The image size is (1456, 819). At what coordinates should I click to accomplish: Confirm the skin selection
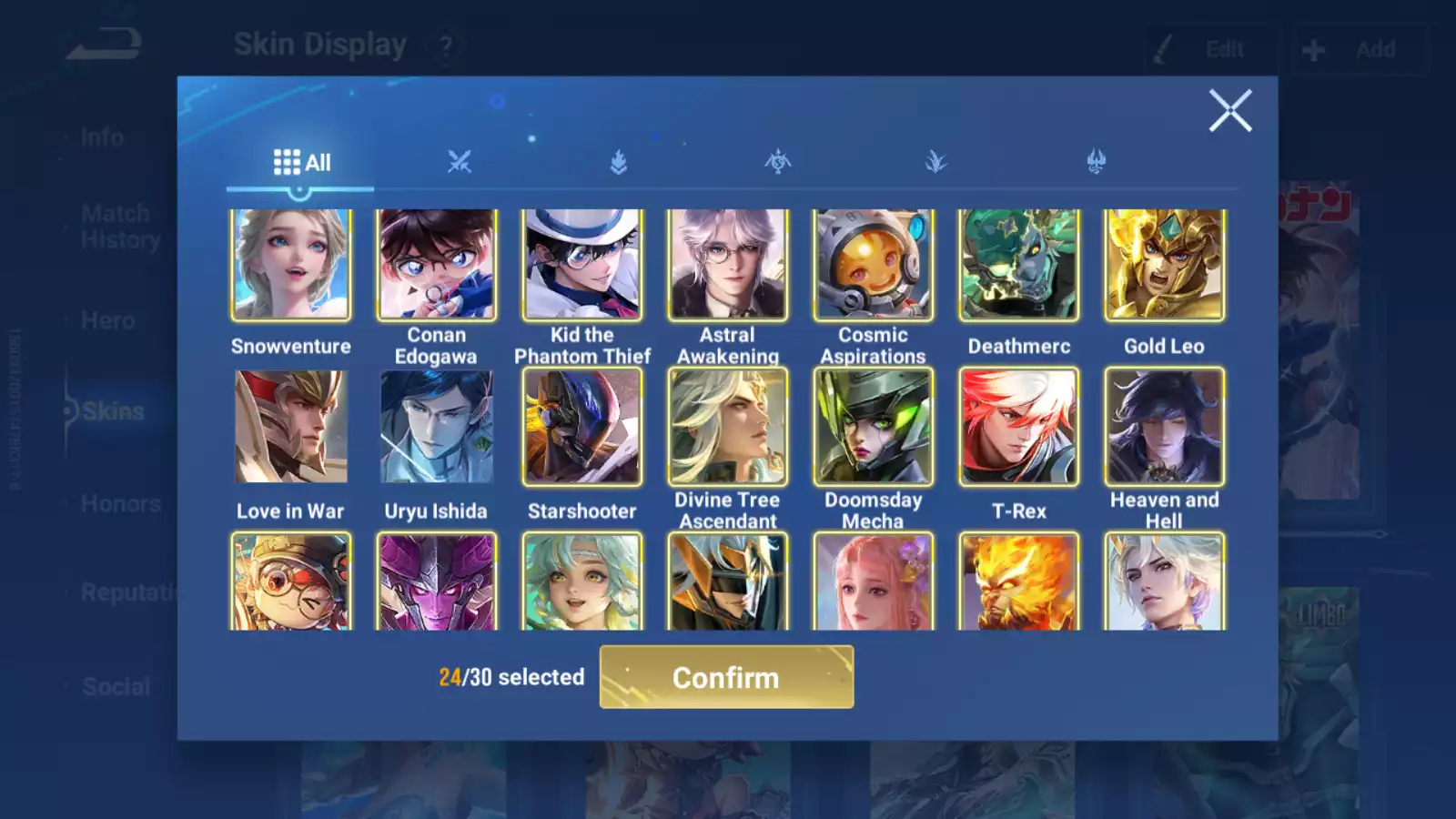pos(726,677)
